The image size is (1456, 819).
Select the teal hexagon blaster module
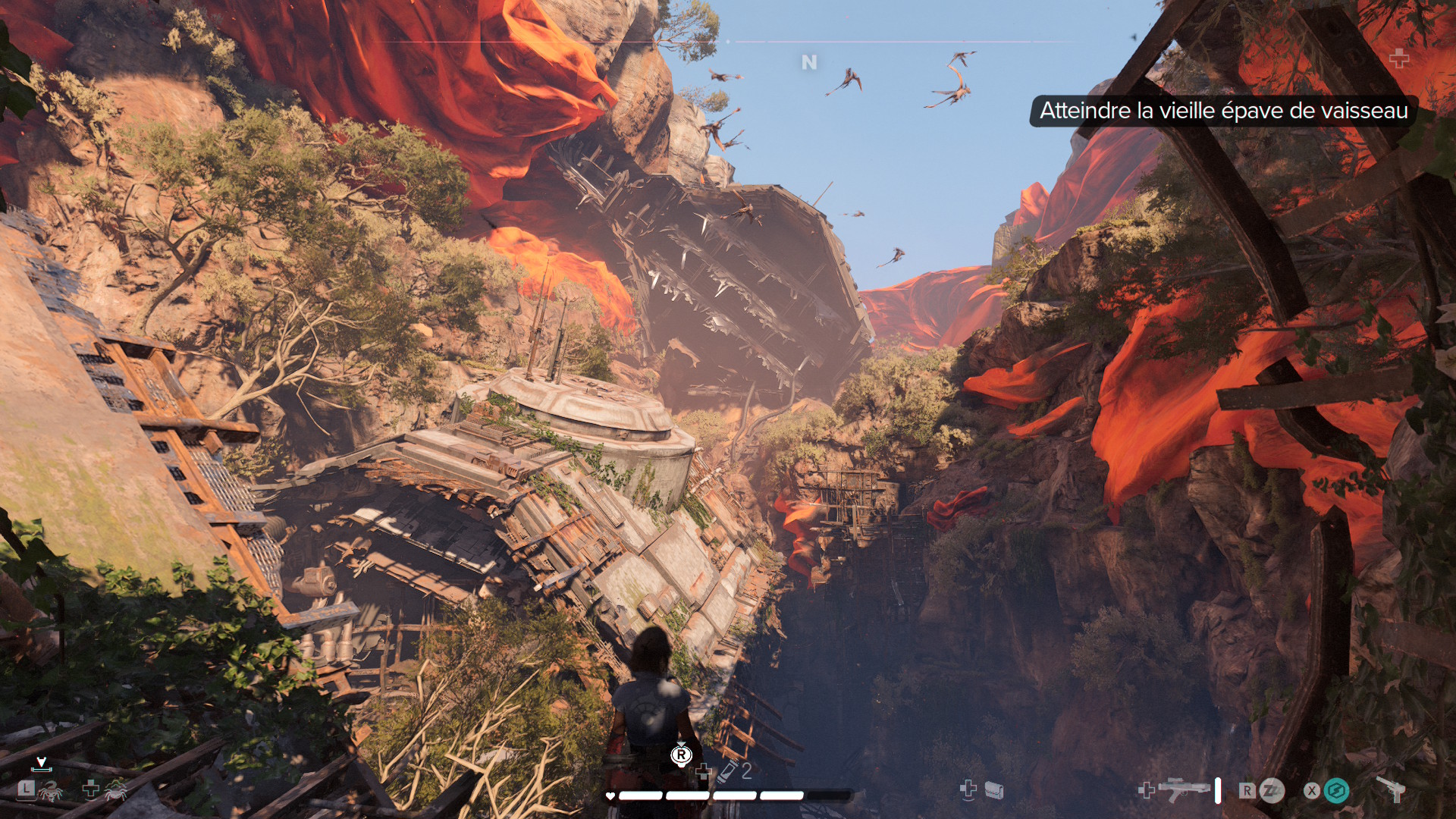1336,791
